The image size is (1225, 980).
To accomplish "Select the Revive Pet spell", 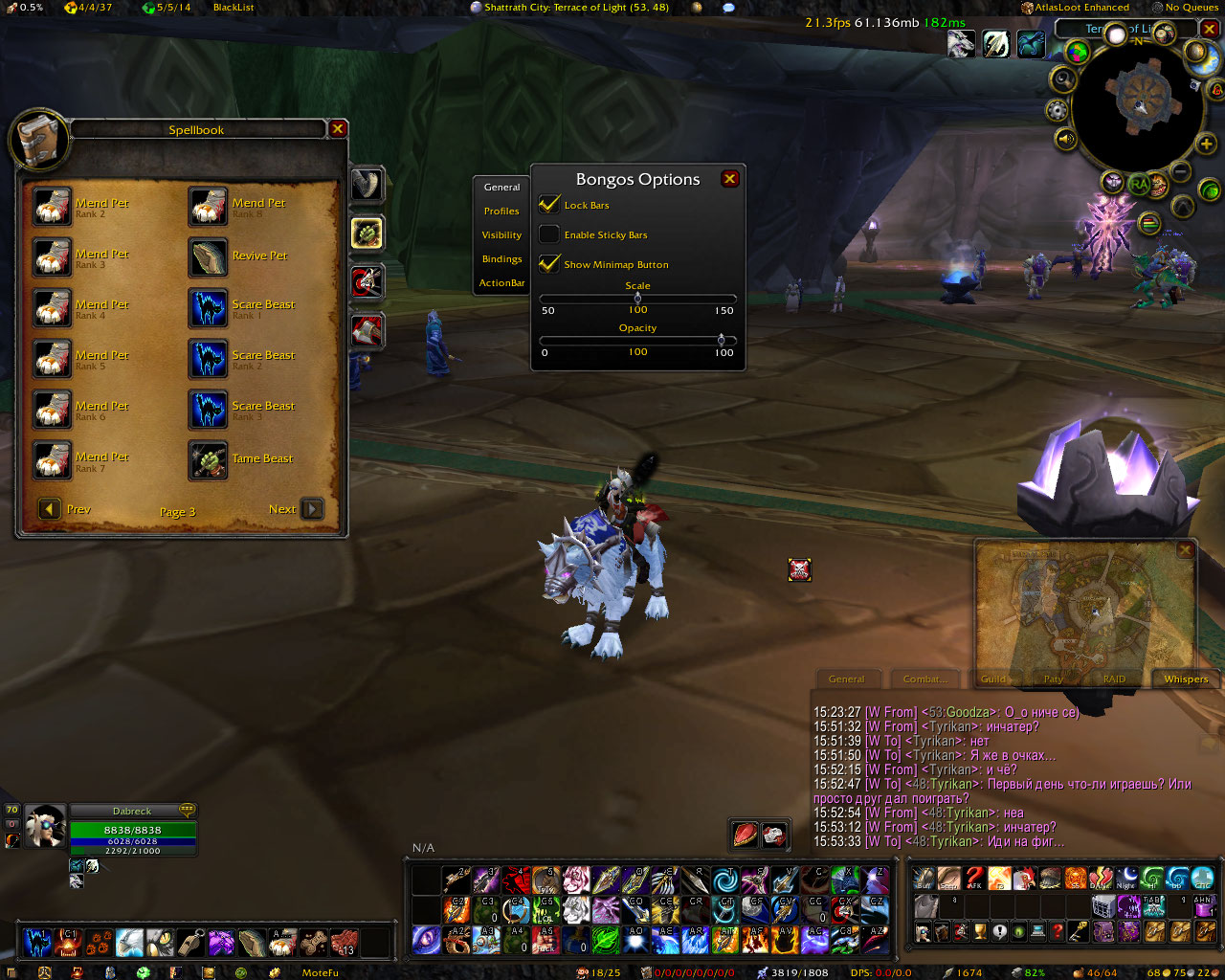I will tap(209, 256).
